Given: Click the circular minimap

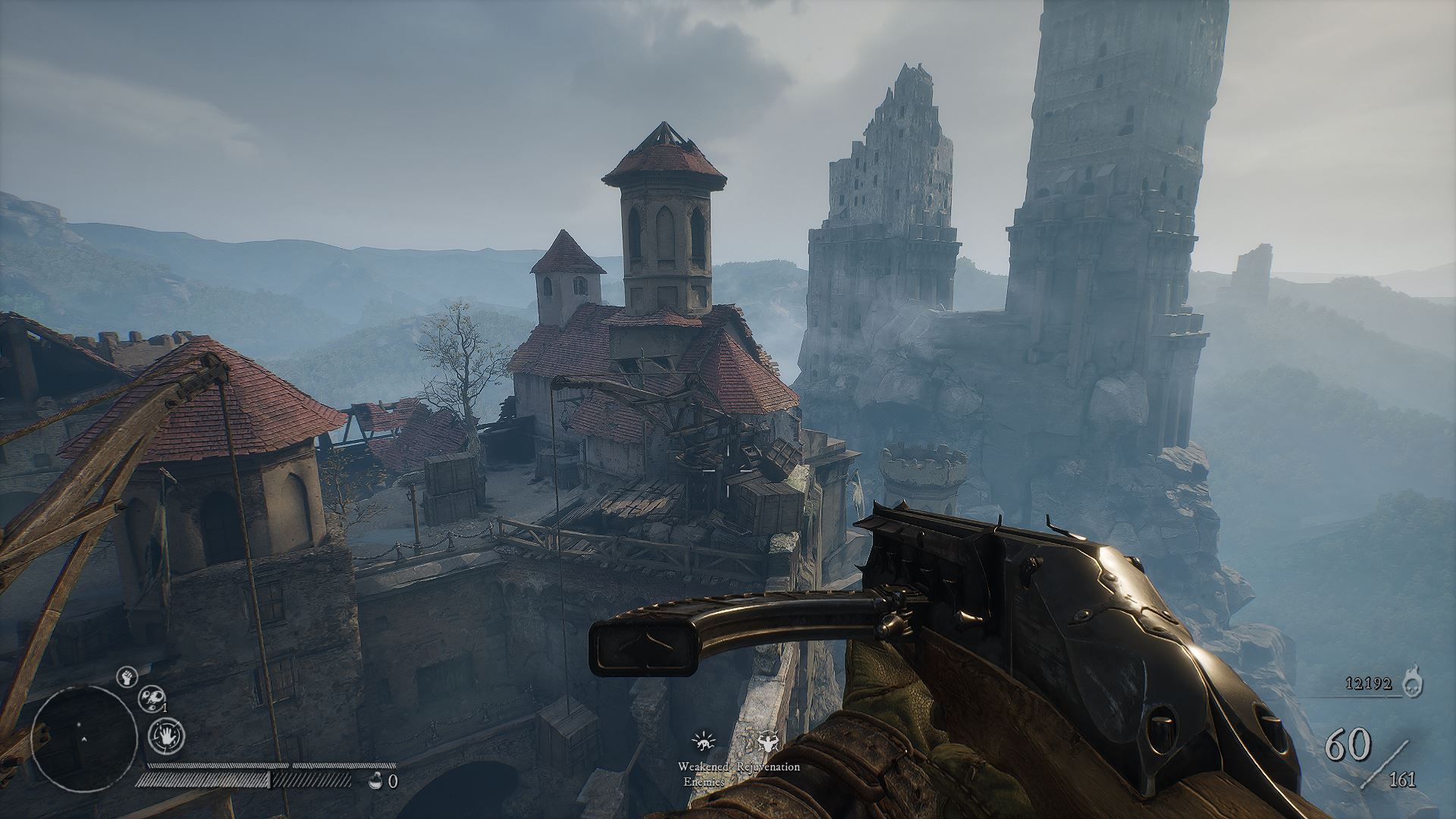Looking at the screenshot, I should point(85,738).
